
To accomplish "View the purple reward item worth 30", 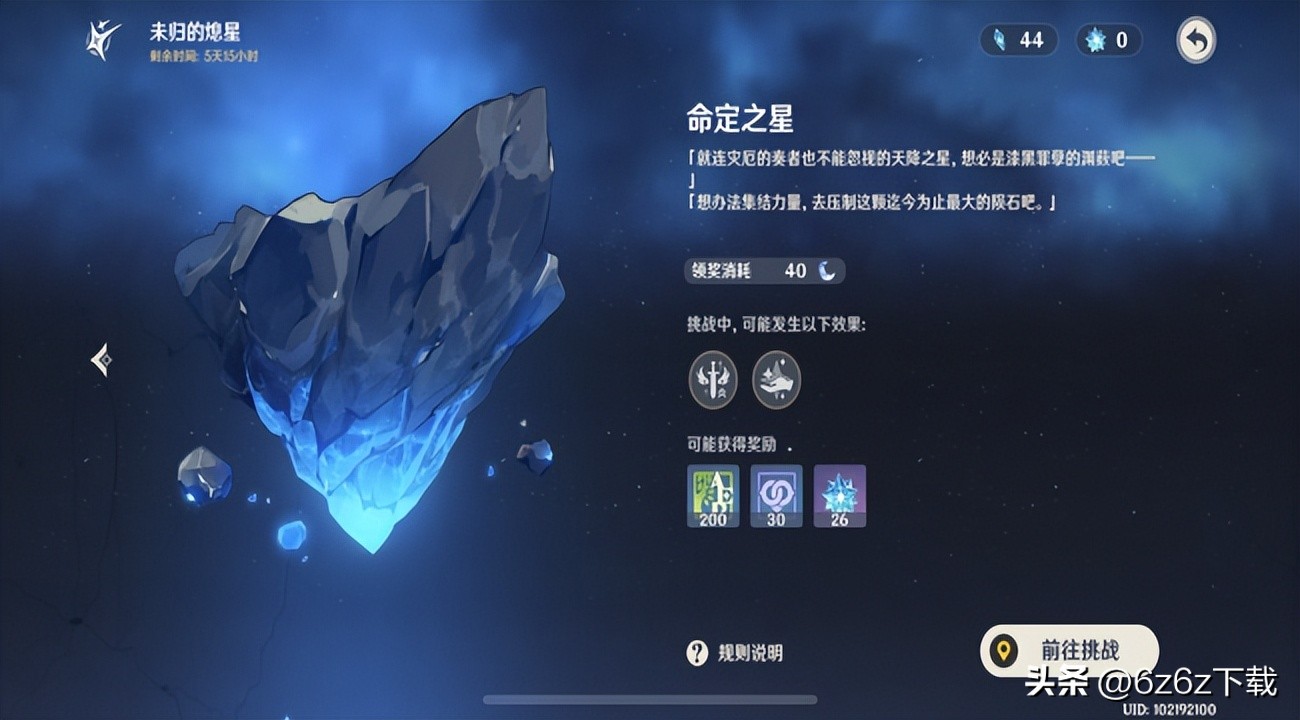I will click(776, 495).
